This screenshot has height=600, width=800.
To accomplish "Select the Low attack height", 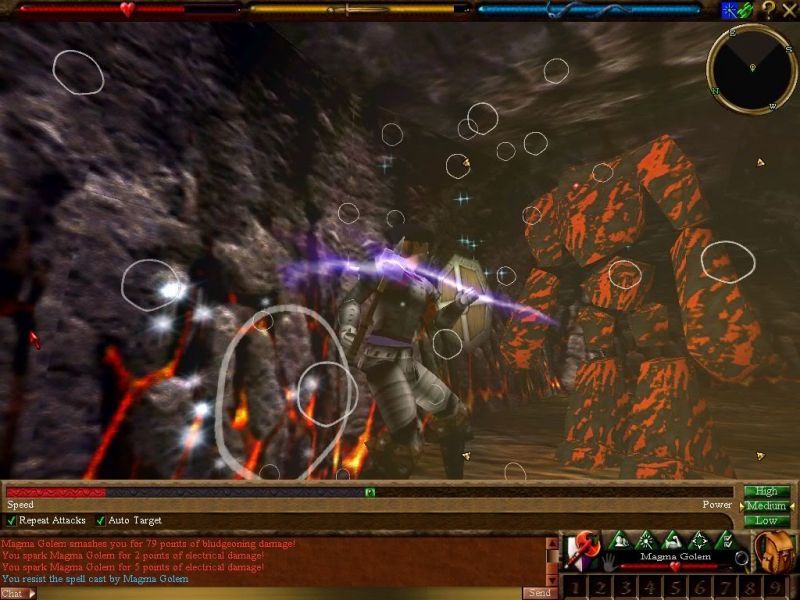I will [766, 521].
